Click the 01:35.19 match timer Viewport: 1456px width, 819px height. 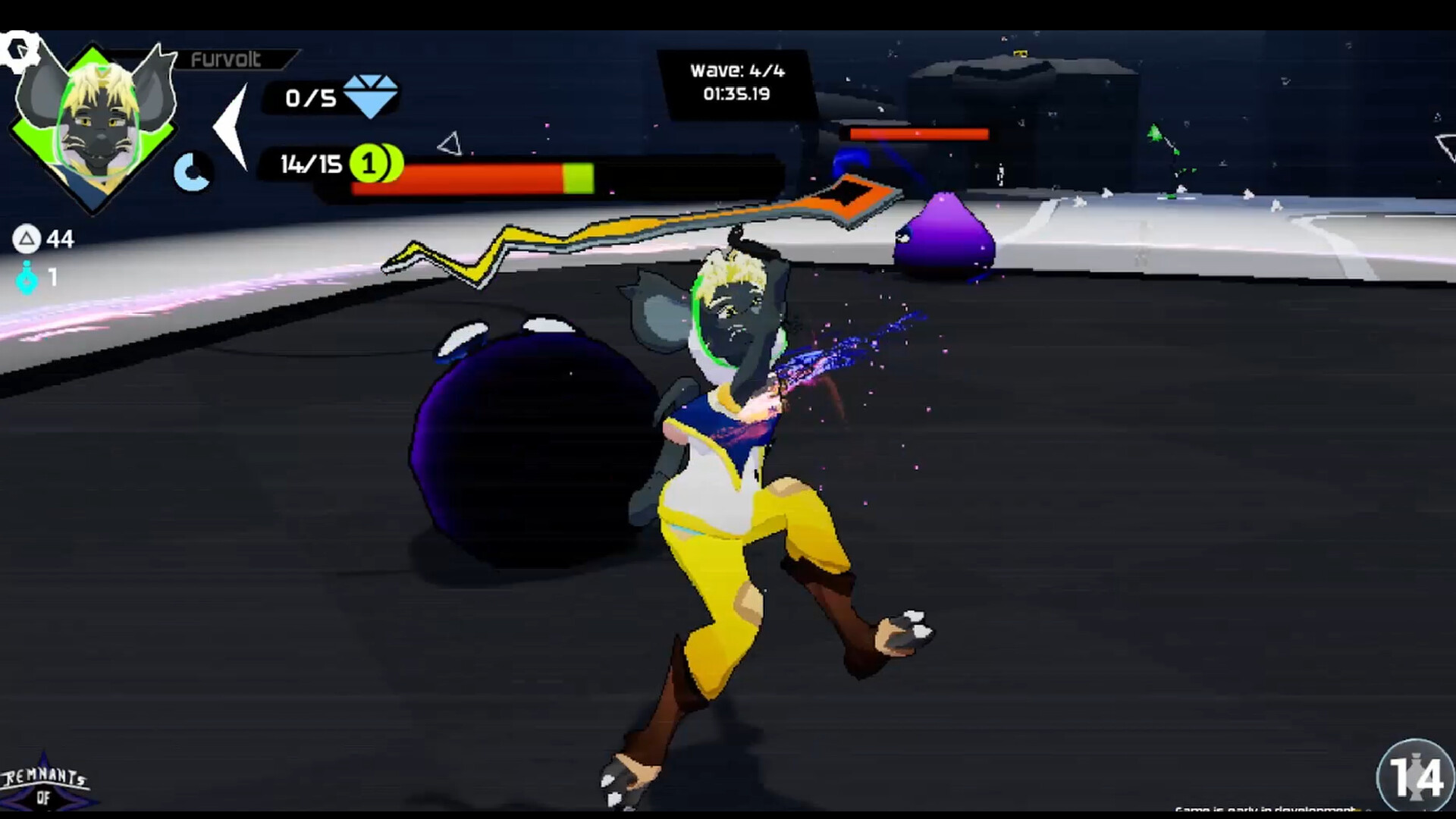tap(737, 95)
